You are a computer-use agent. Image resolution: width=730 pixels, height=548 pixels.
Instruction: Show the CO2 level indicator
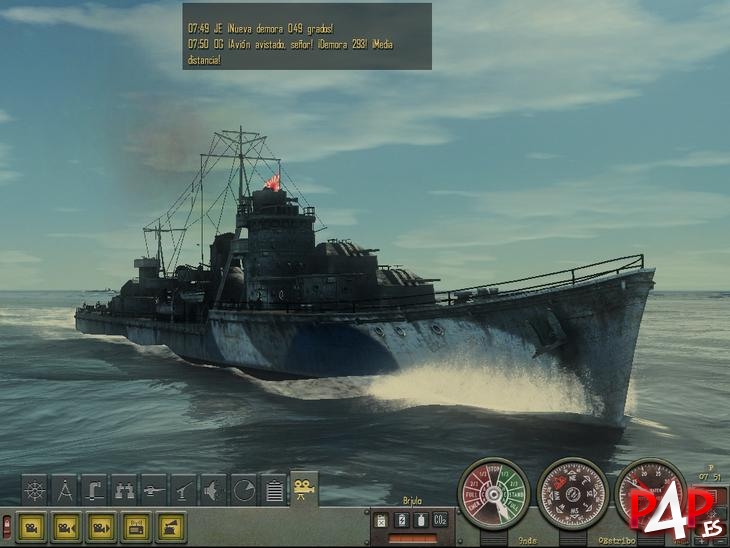click(x=439, y=520)
